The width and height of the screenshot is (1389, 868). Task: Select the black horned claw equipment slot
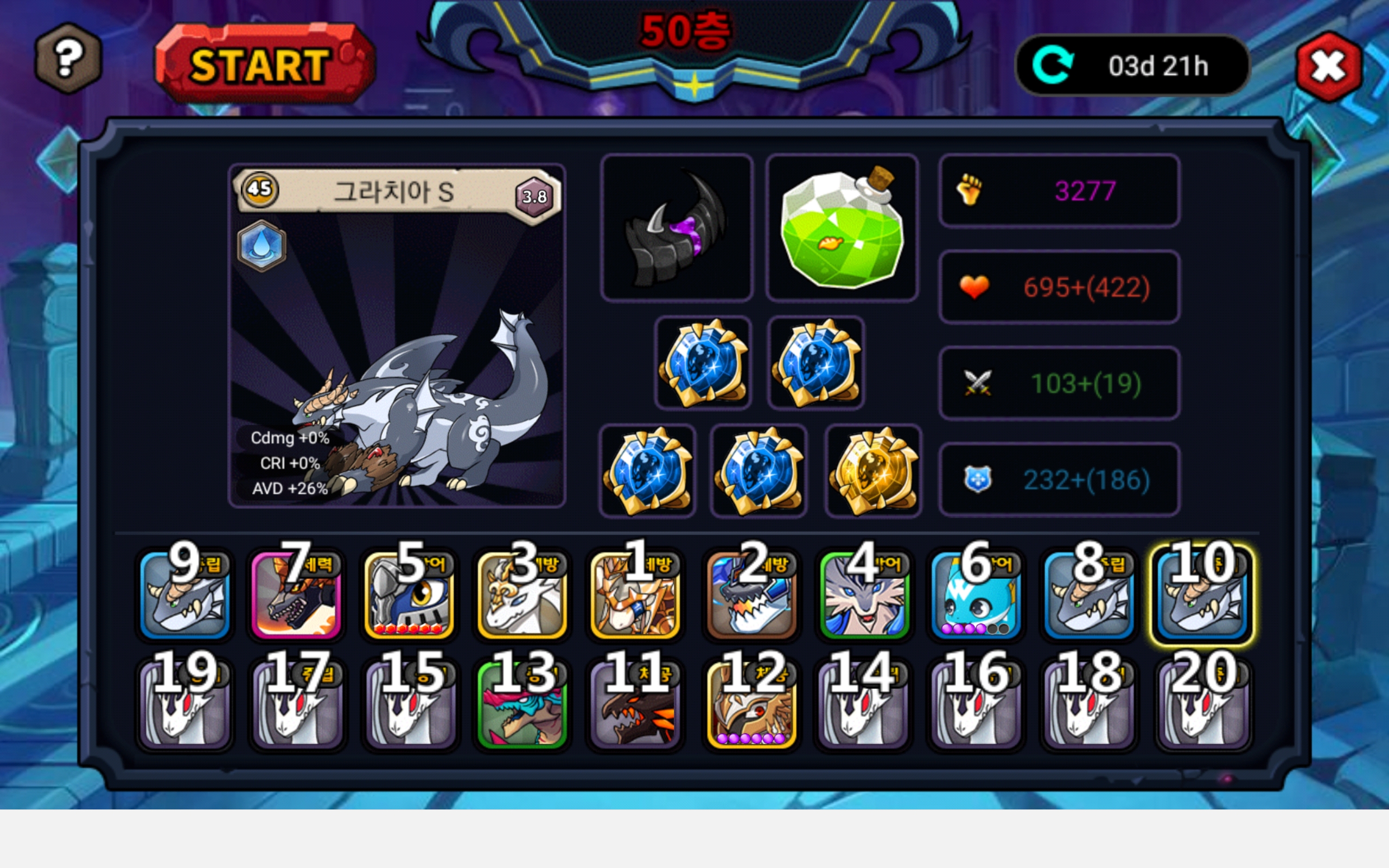click(677, 227)
